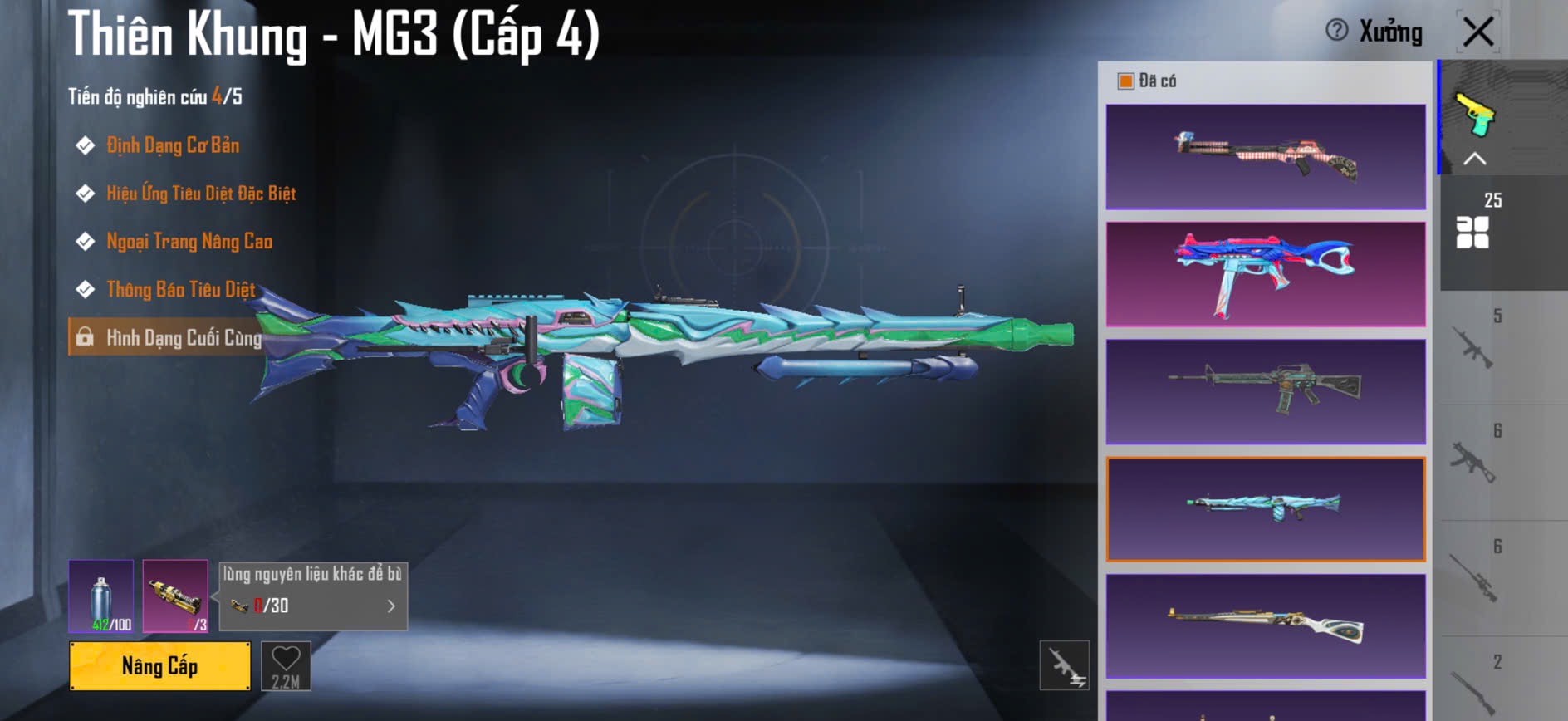
Task: Toggle the Đã có owned filter checkbox
Action: (x=1126, y=81)
